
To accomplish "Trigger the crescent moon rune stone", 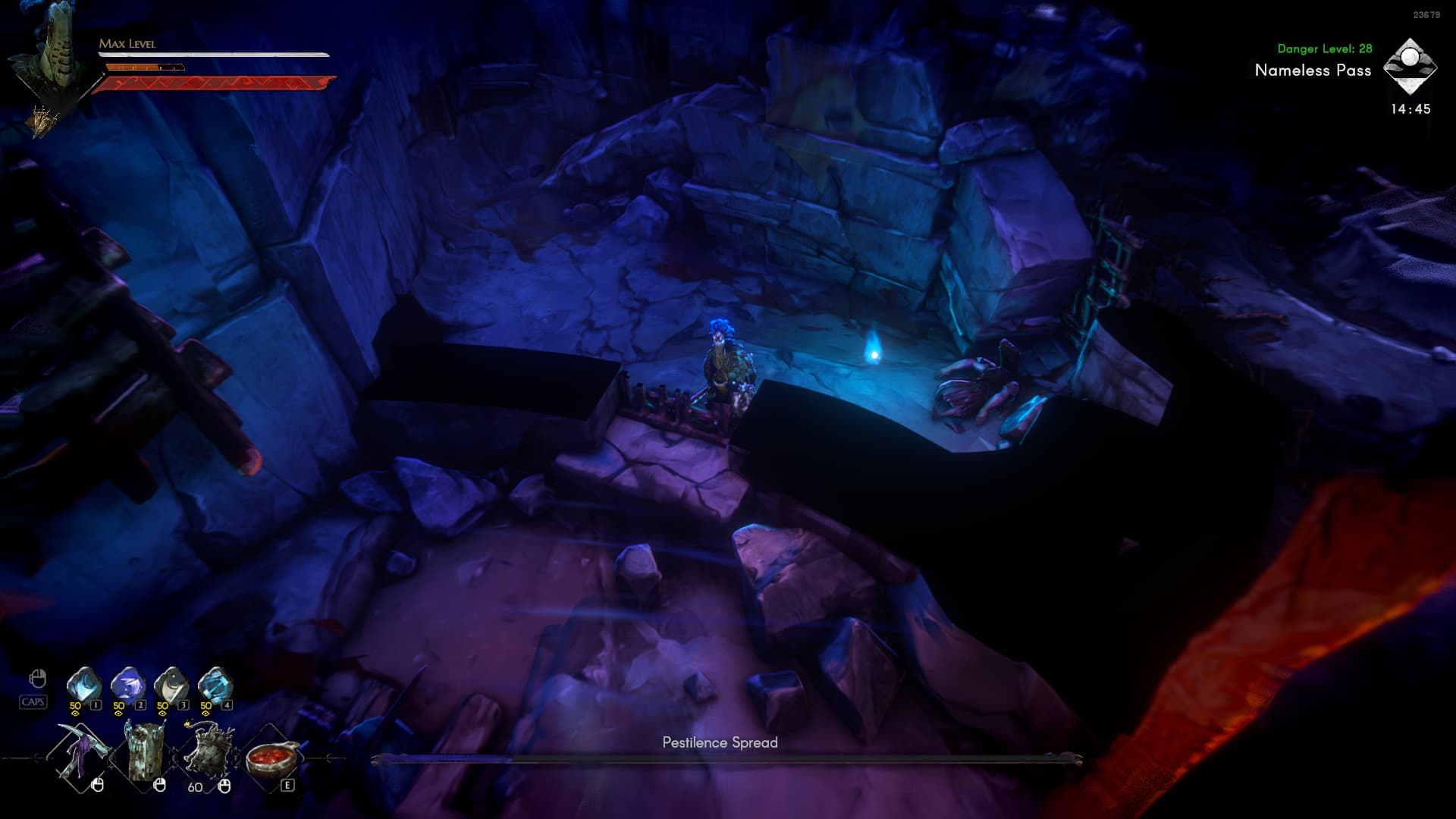I will tap(171, 685).
